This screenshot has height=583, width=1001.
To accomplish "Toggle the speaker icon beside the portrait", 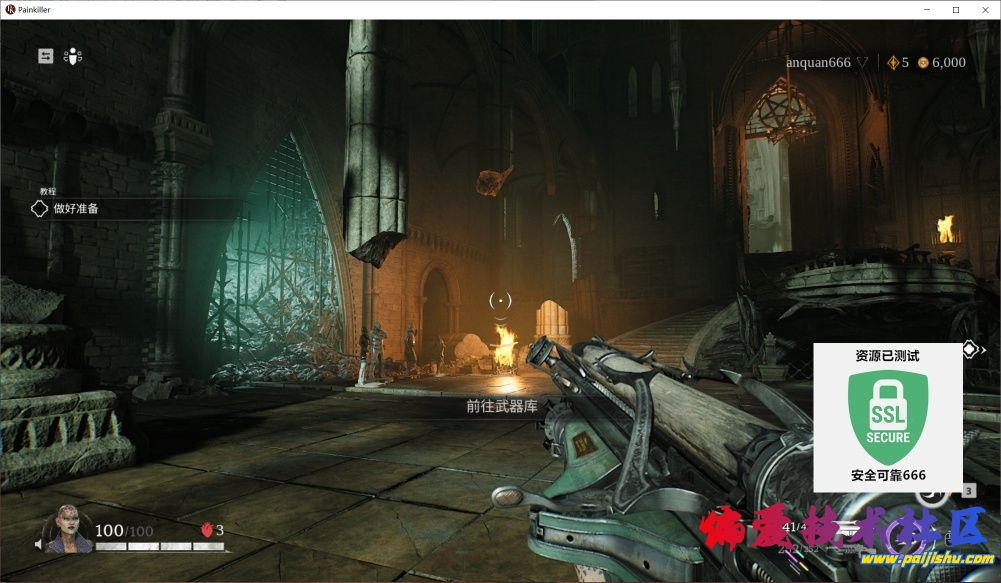I will 40,546.
